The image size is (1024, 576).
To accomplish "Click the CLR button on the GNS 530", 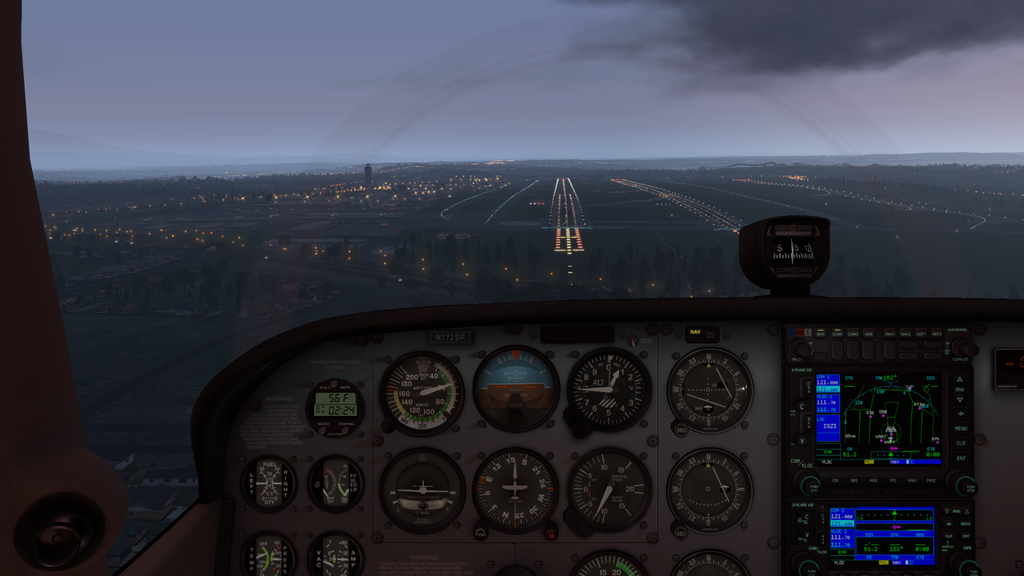I will (960, 442).
